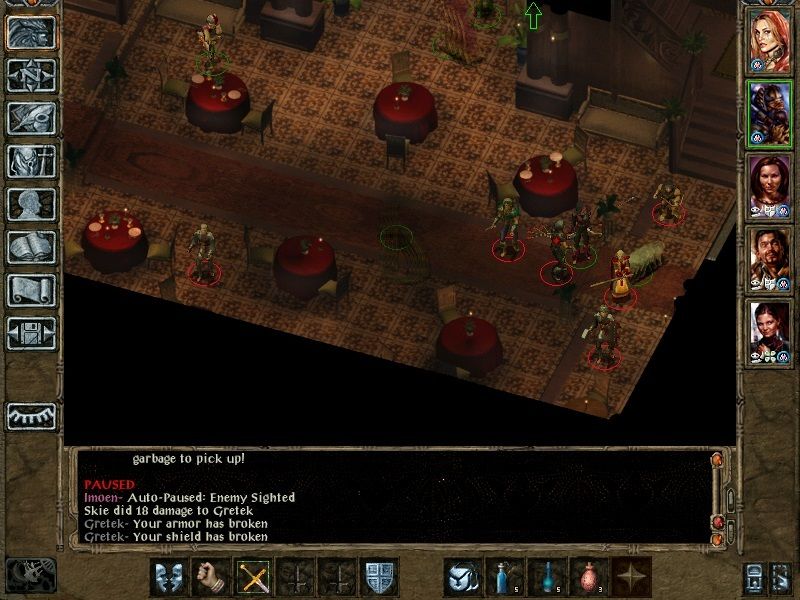Open the mage spellbook from the sidebar
Image resolution: width=800 pixels, height=600 pixels.
(x=31, y=246)
